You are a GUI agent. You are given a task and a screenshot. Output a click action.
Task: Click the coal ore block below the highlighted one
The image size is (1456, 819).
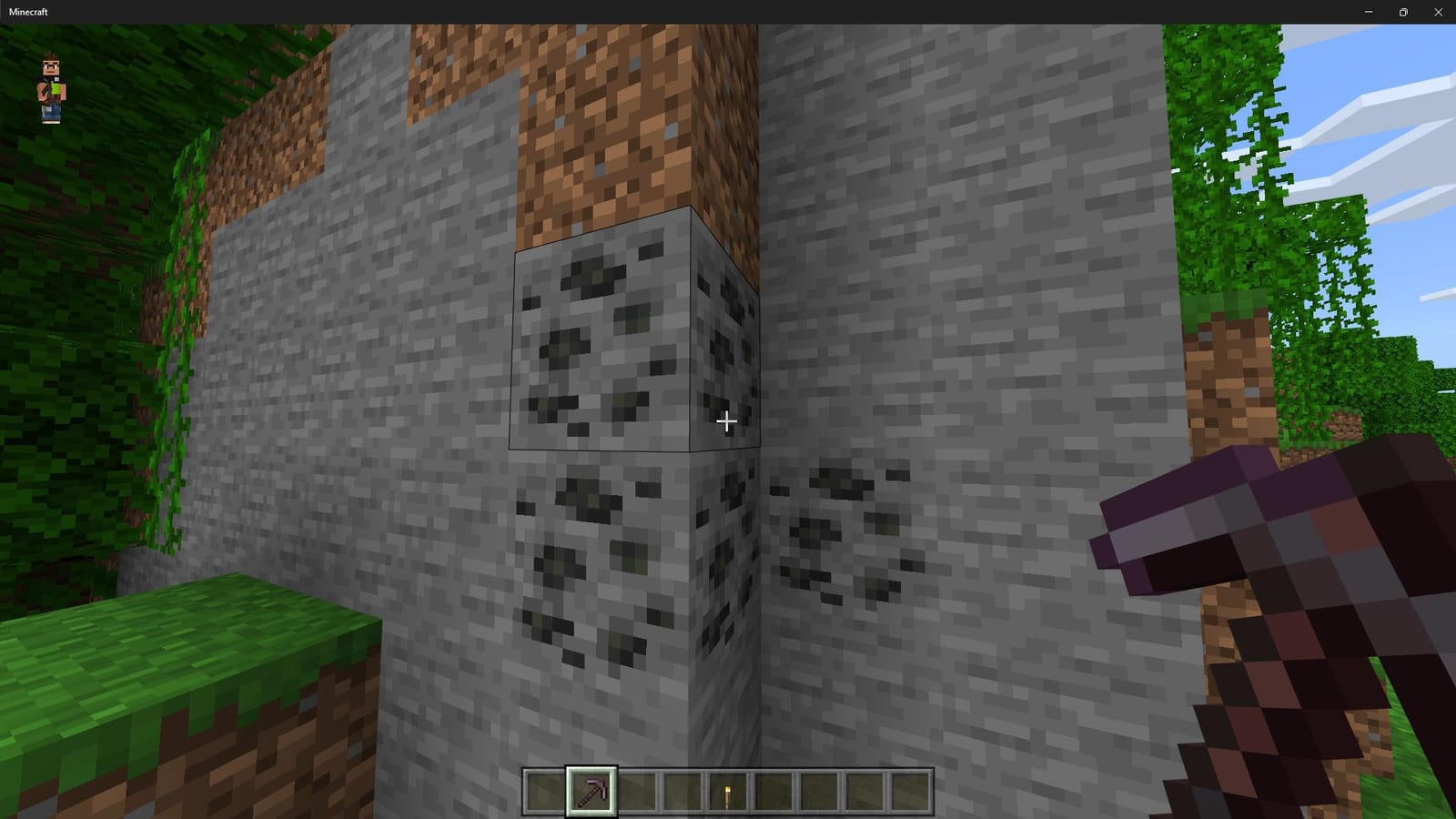[596, 564]
